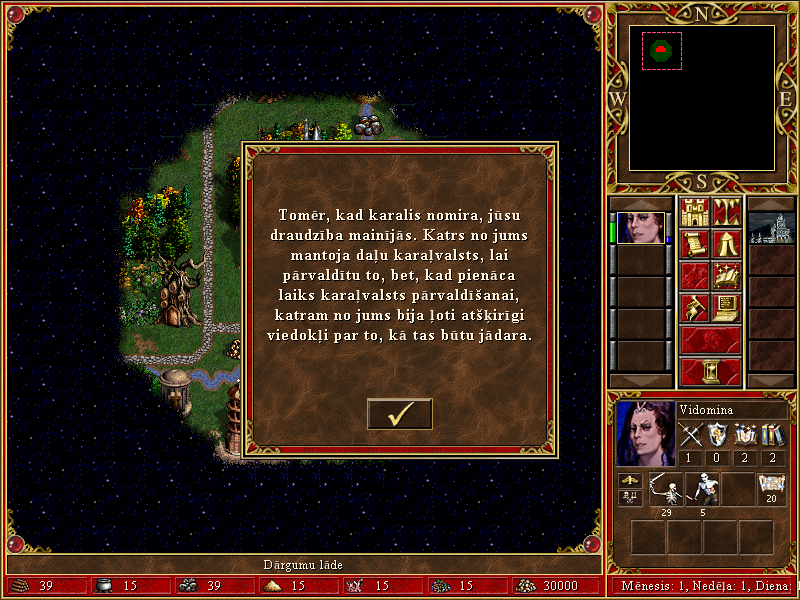Select the walking dead stack of five
The image size is (800, 600).
(x=701, y=489)
